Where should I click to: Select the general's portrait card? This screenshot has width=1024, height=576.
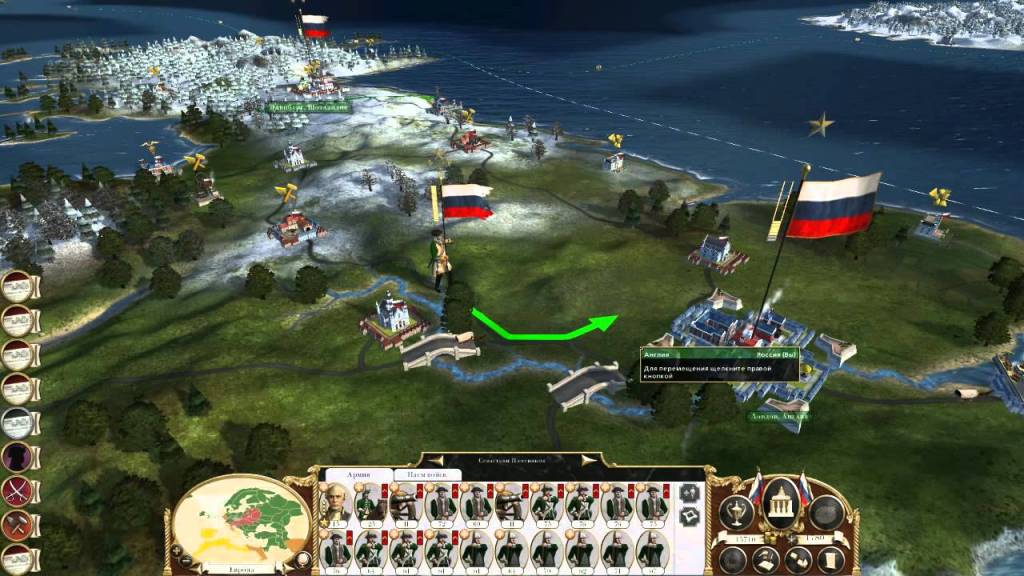coord(336,504)
